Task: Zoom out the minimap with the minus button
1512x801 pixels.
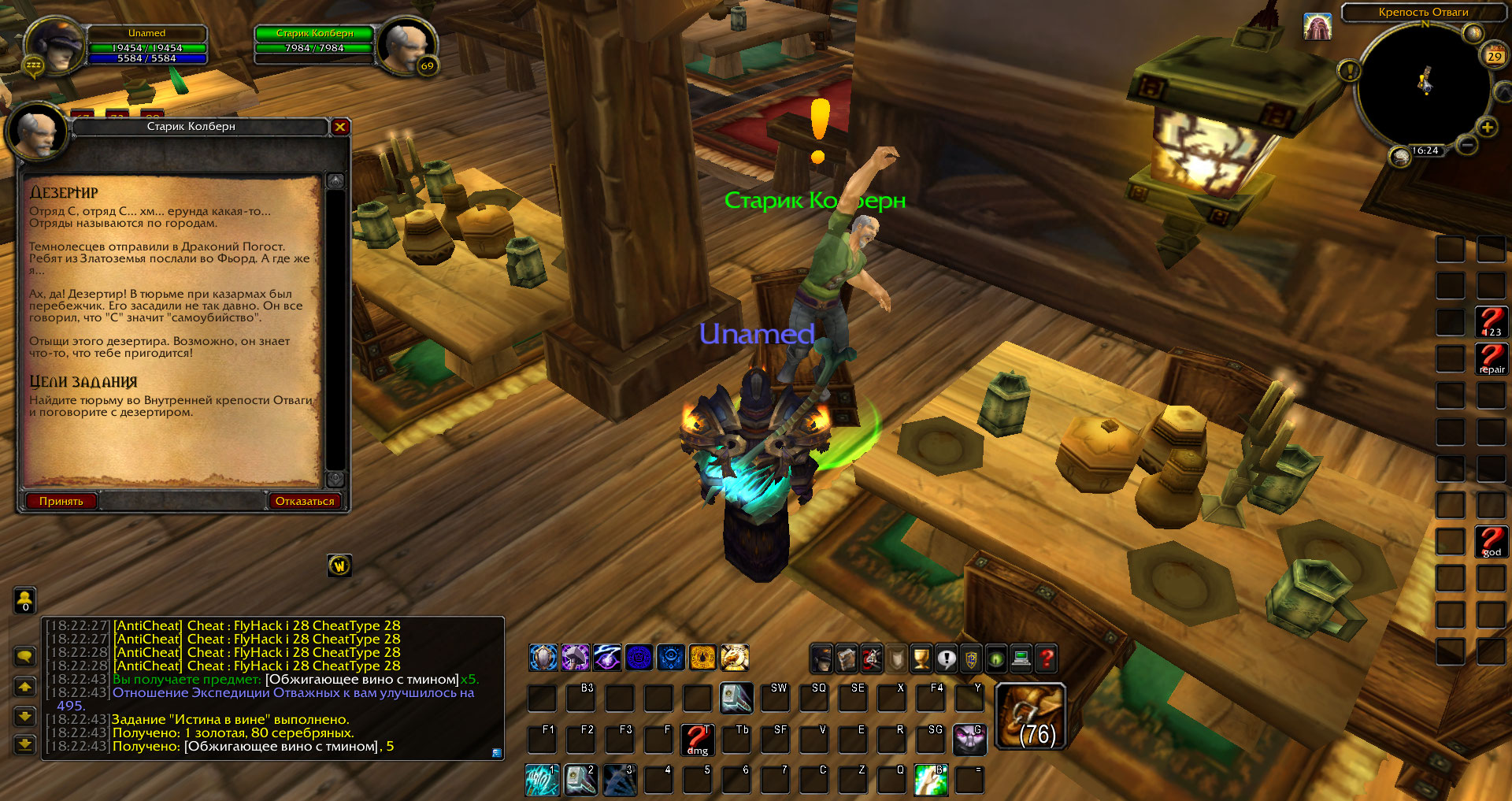Action: coord(1466,145)
